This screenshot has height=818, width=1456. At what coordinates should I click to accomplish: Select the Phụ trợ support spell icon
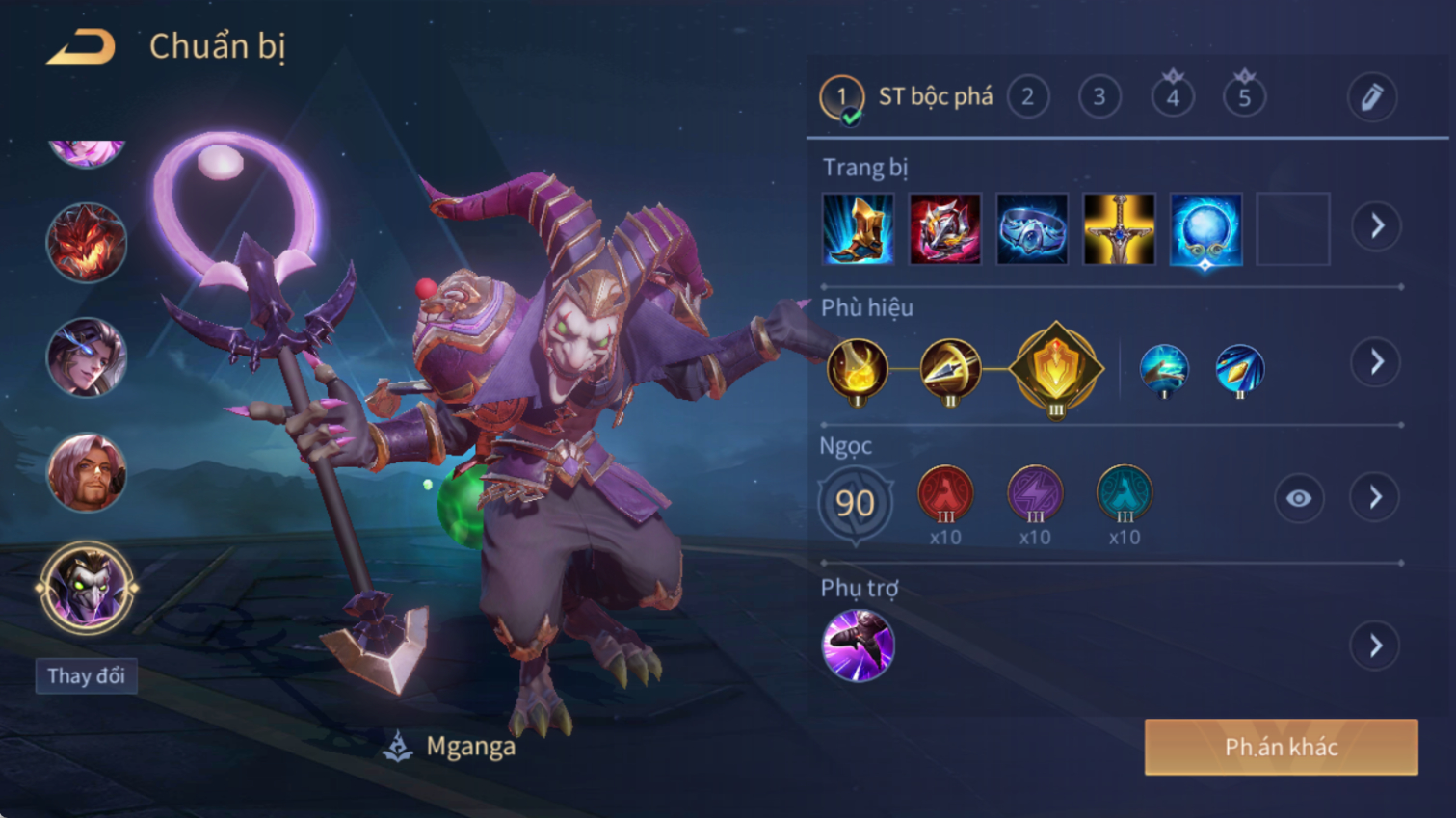point(858,646)
